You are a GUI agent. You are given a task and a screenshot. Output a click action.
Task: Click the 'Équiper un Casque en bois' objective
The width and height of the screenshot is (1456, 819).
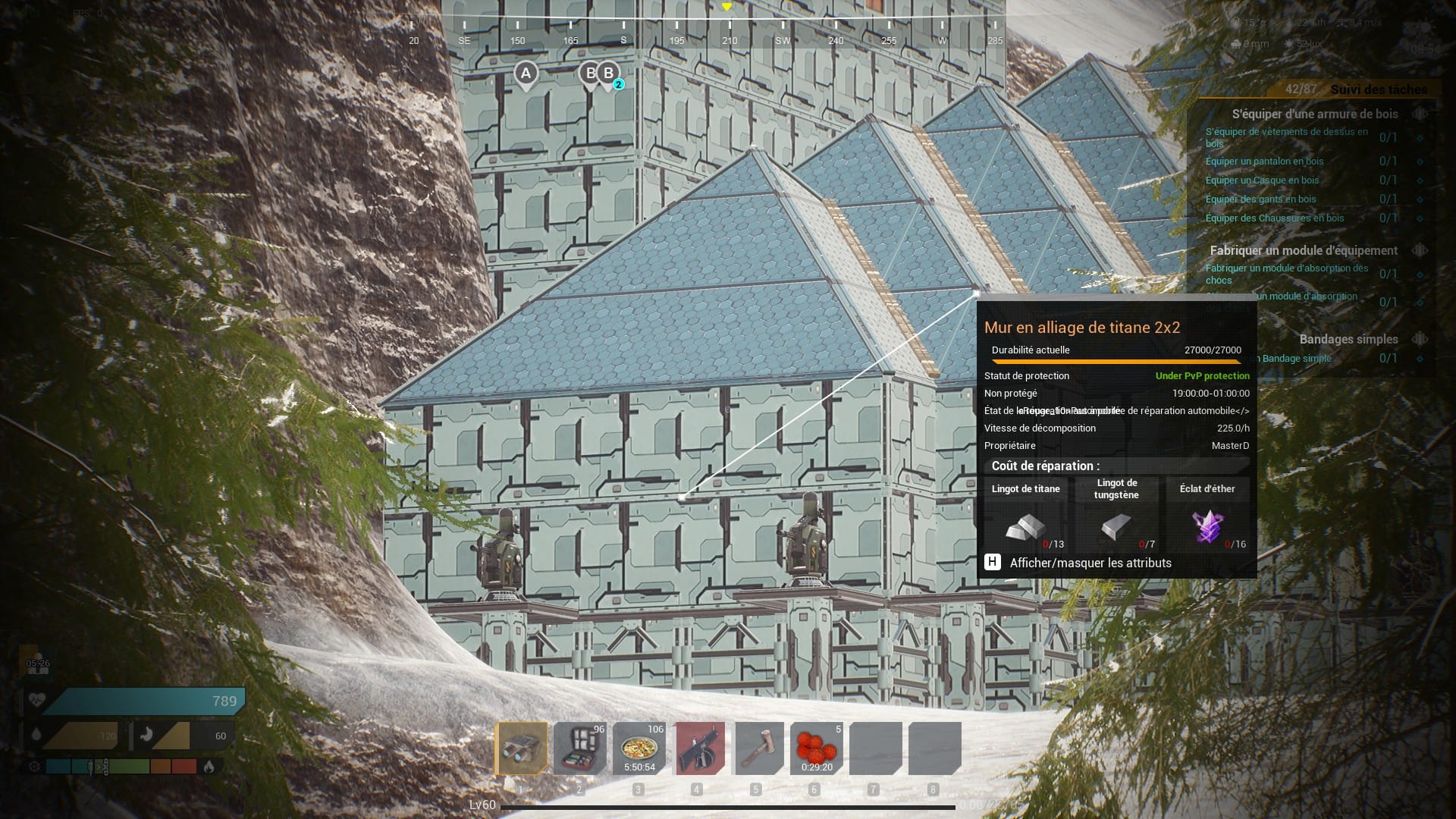pos(1262,180)
